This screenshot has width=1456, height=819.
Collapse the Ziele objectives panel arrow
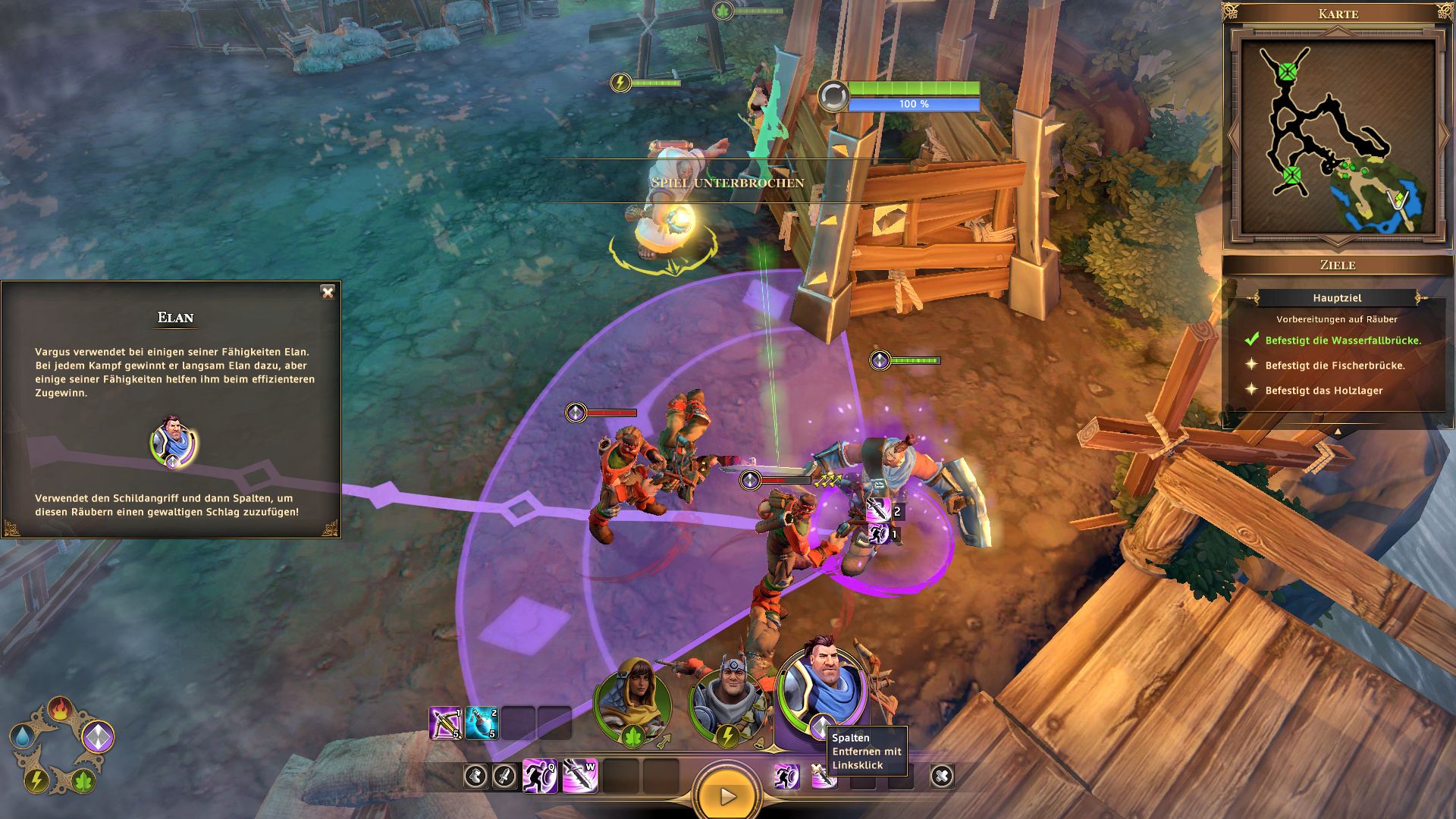click(x=1338, y=431)
